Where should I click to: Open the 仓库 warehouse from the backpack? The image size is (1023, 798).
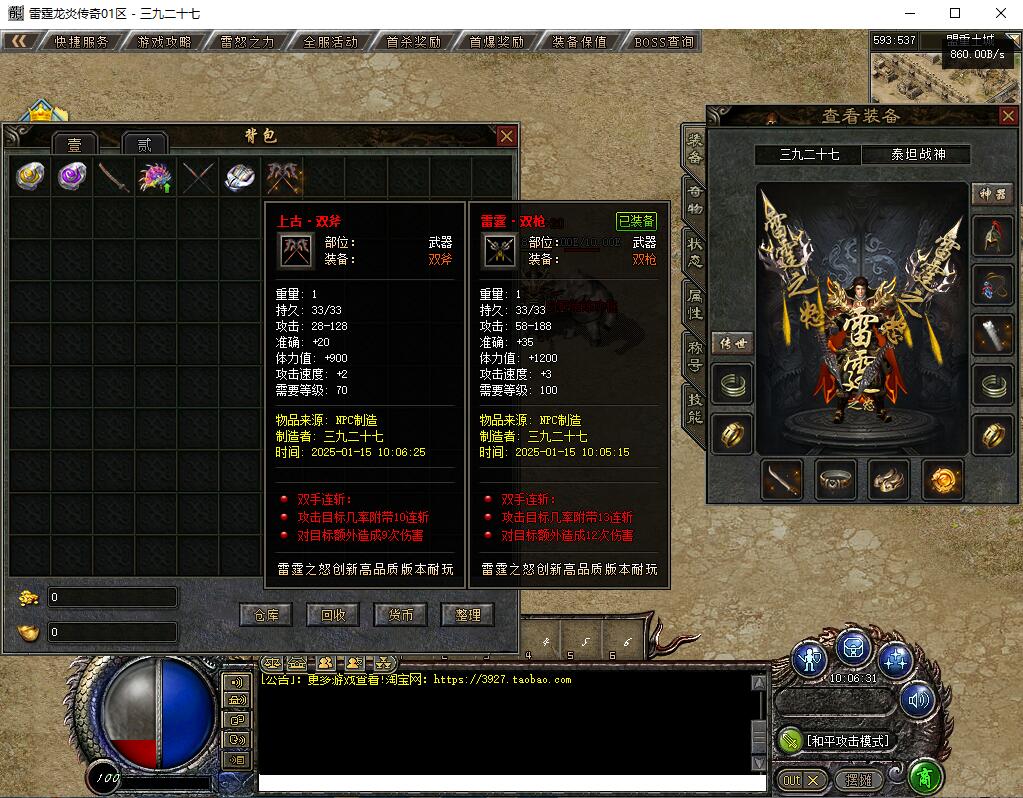tap(265, 614)
